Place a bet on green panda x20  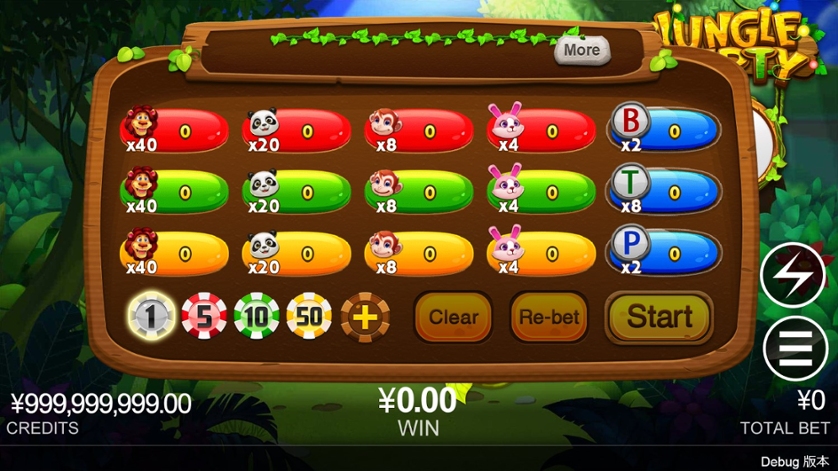(x=297, y=191)
